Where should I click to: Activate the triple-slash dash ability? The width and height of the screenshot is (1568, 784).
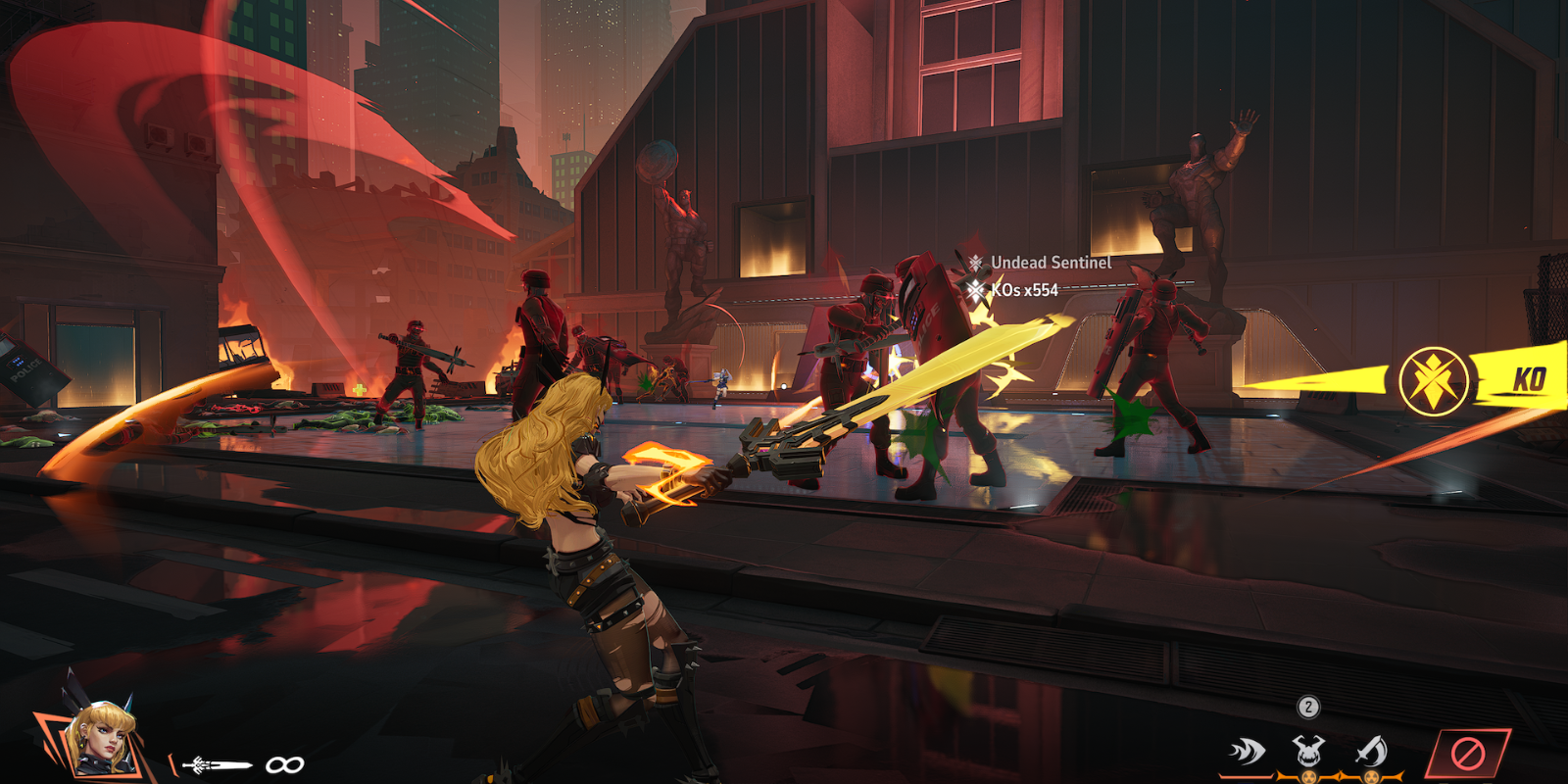coord(1247,753)
